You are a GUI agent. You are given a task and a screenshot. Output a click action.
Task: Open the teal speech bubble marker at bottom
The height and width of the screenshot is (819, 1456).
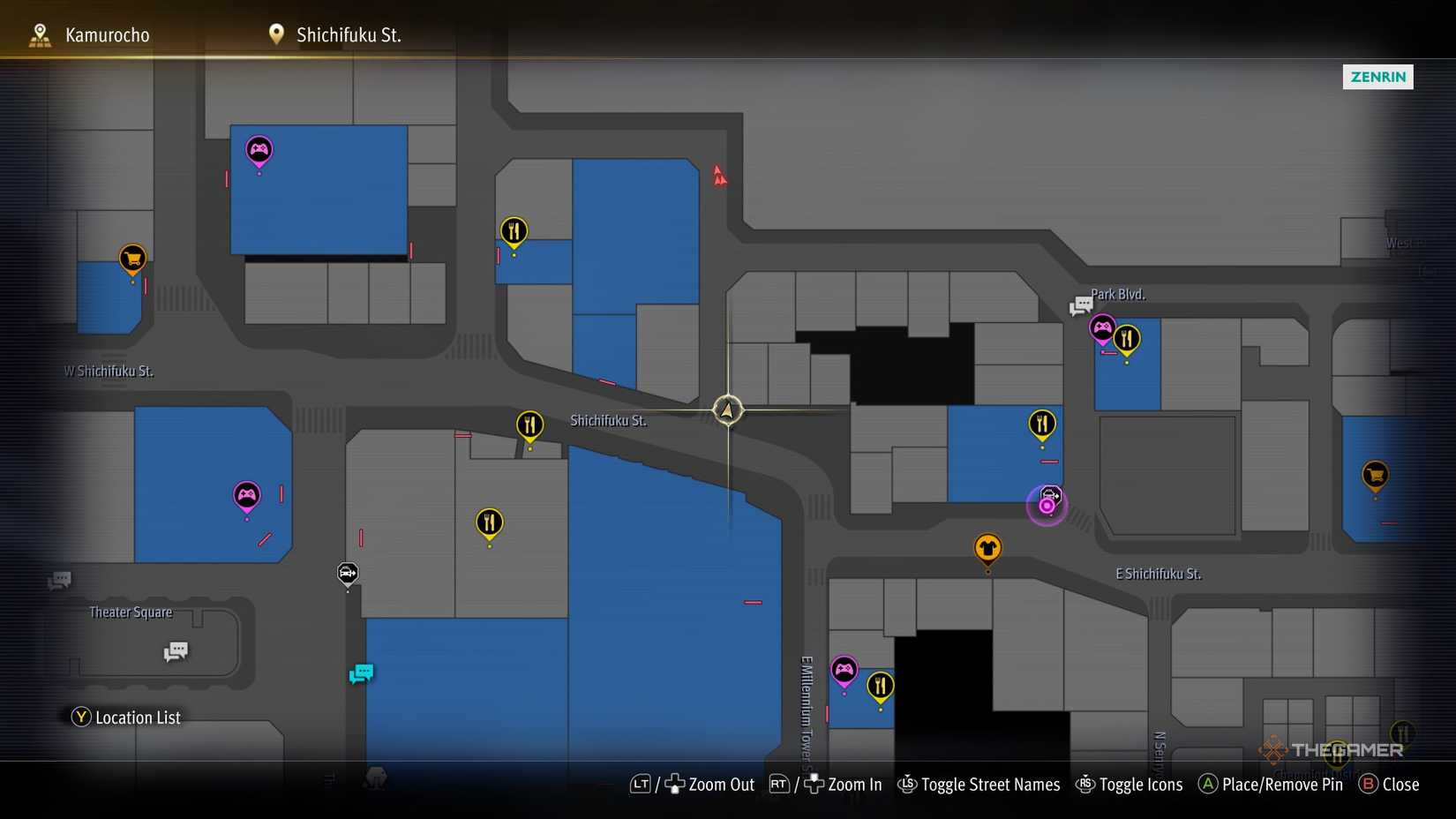click(x=361, y=672)
